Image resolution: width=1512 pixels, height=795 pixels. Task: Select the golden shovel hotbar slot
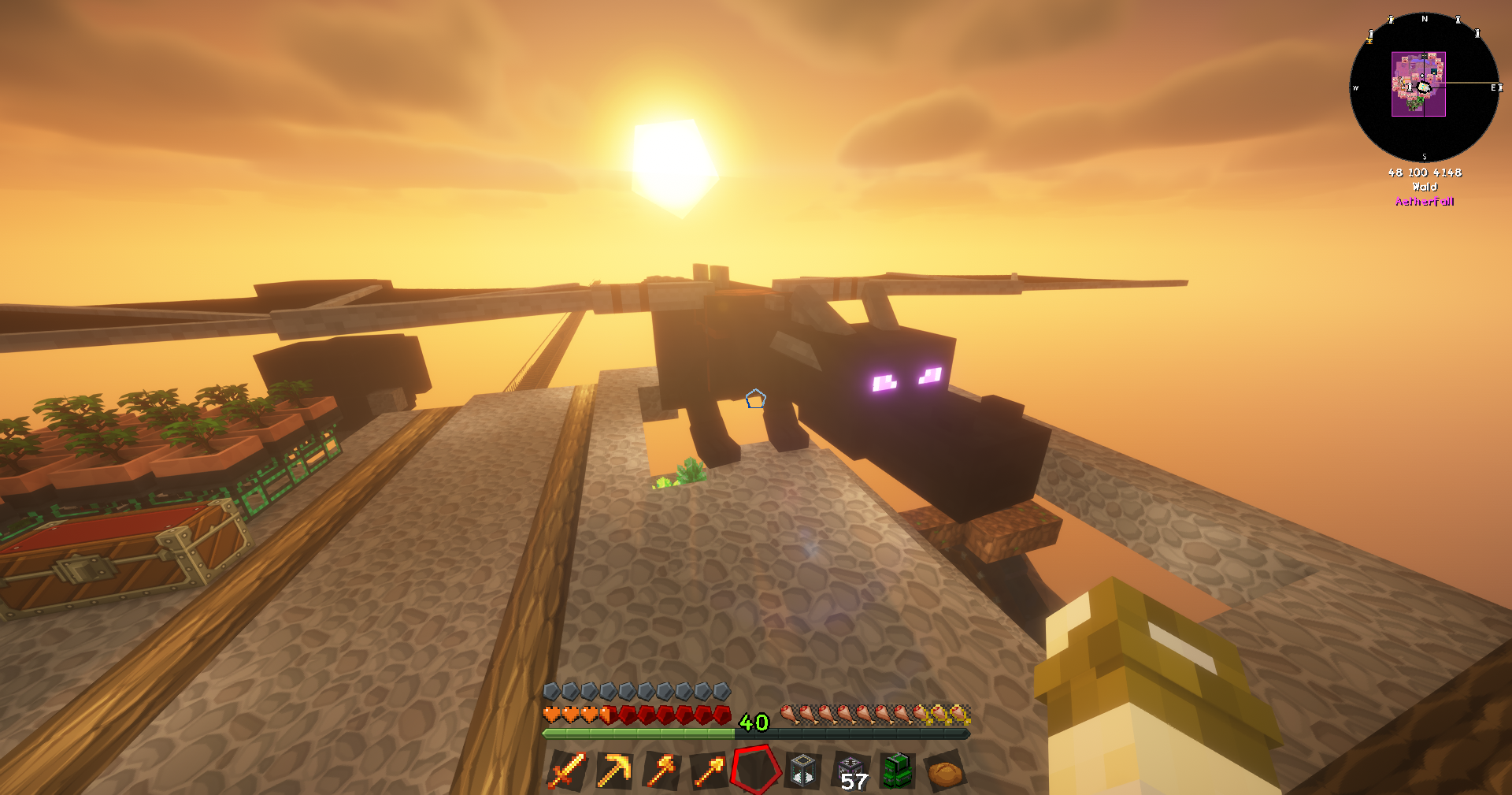709,770
